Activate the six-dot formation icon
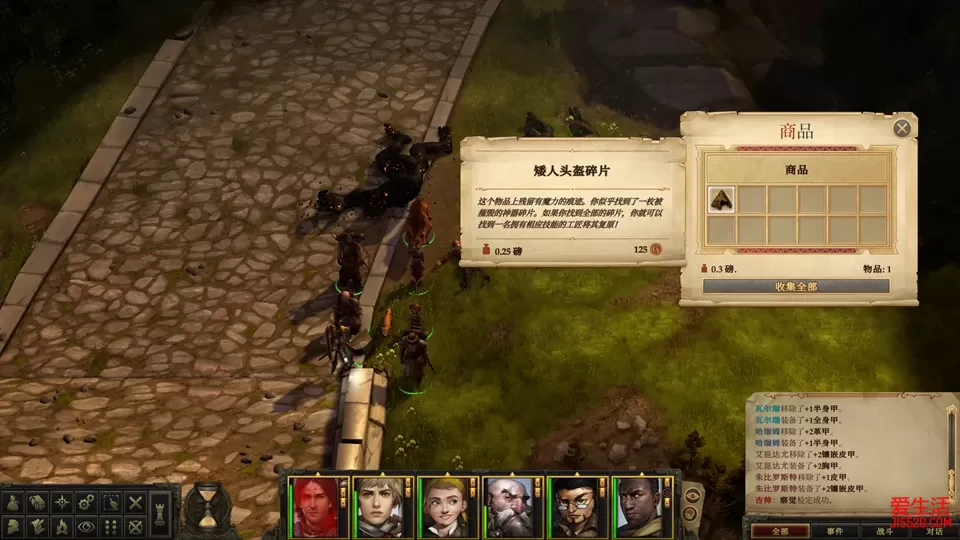The image size is (960, 540). [112, 525]
